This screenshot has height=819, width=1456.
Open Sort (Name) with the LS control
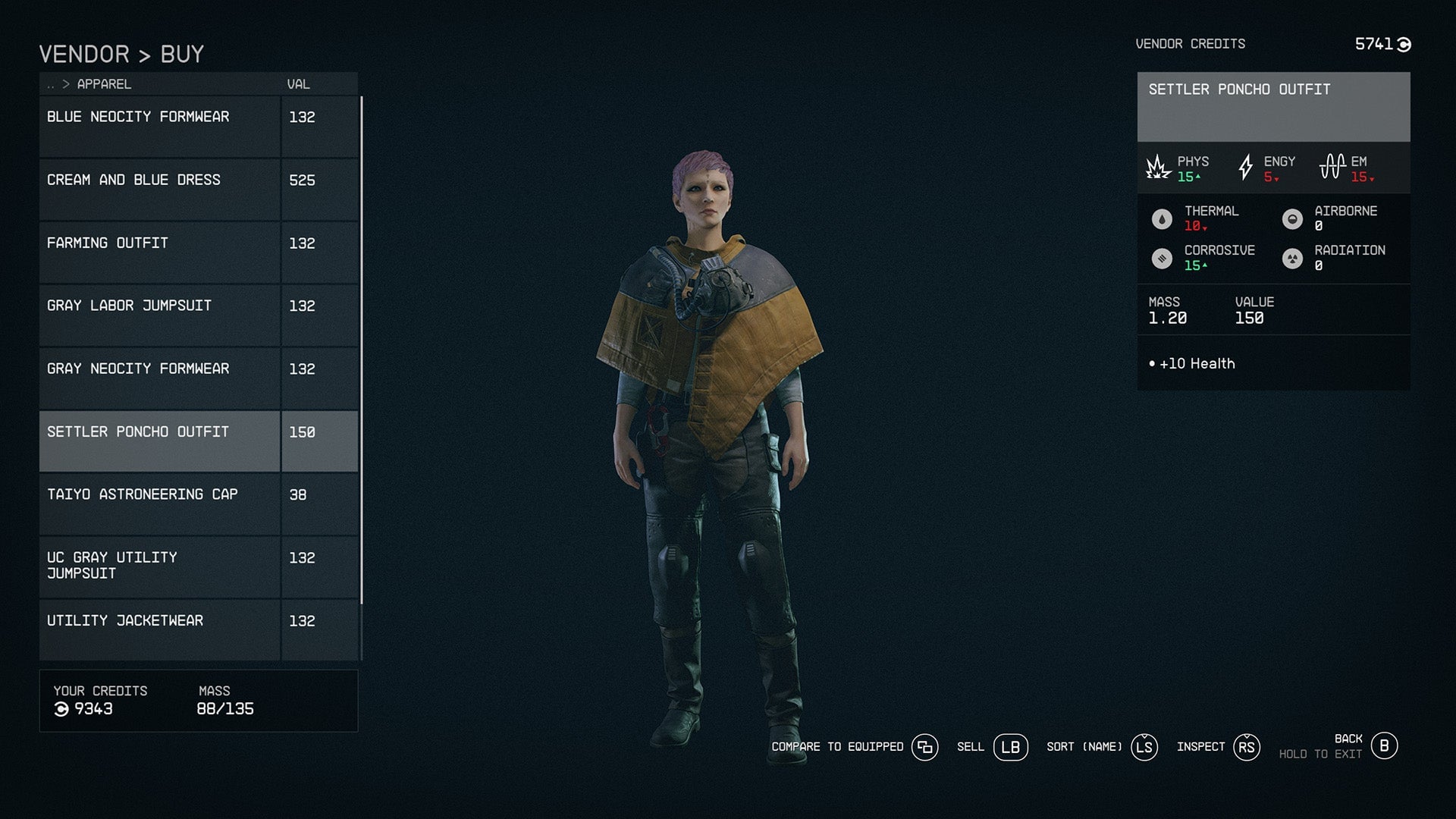[1144, 747]
